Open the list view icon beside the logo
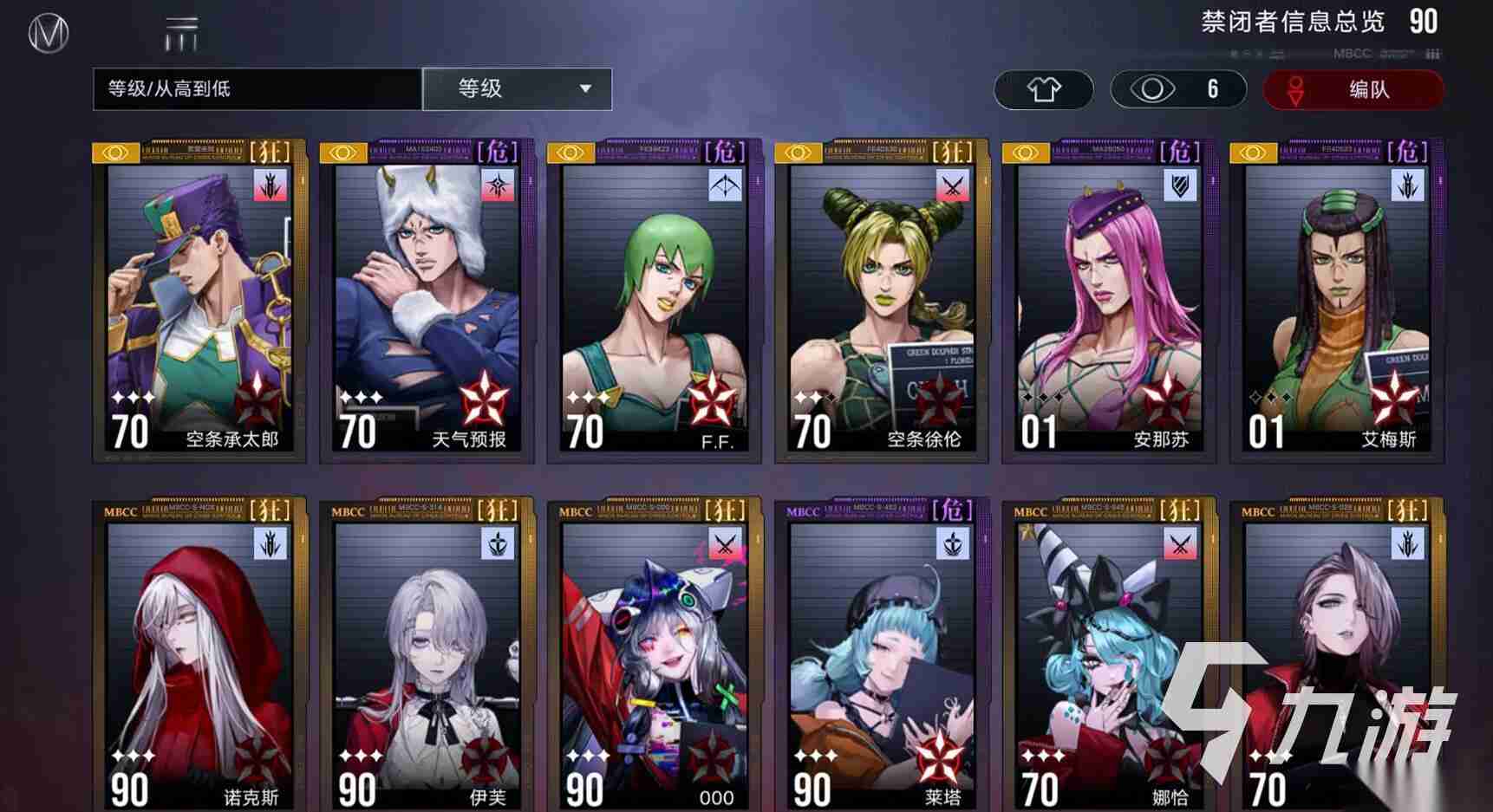Image resolution: width=1493 pixels, height=812 pixels. [181, 34]
